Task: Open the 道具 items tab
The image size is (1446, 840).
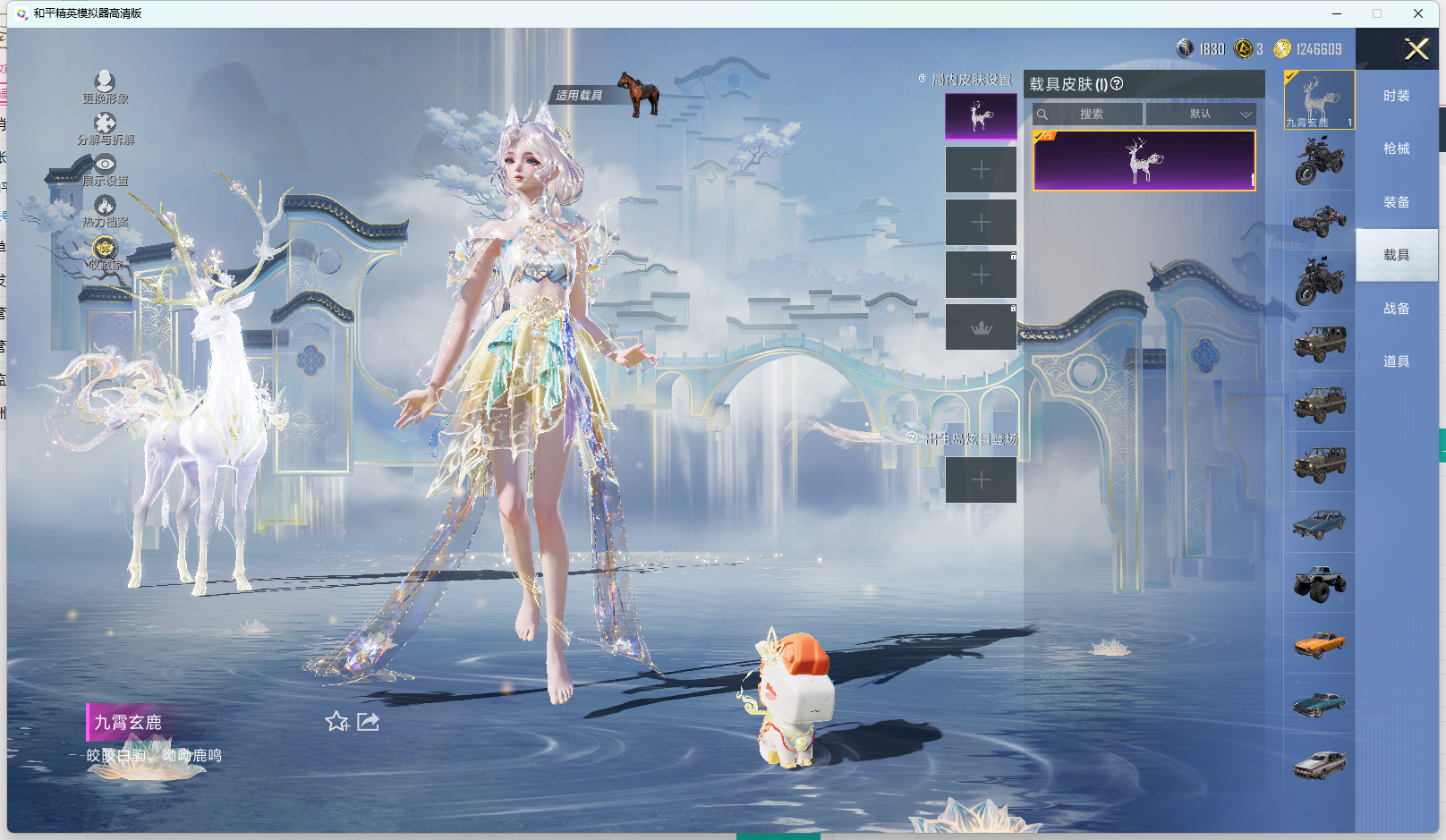Action: (1396, 361)
